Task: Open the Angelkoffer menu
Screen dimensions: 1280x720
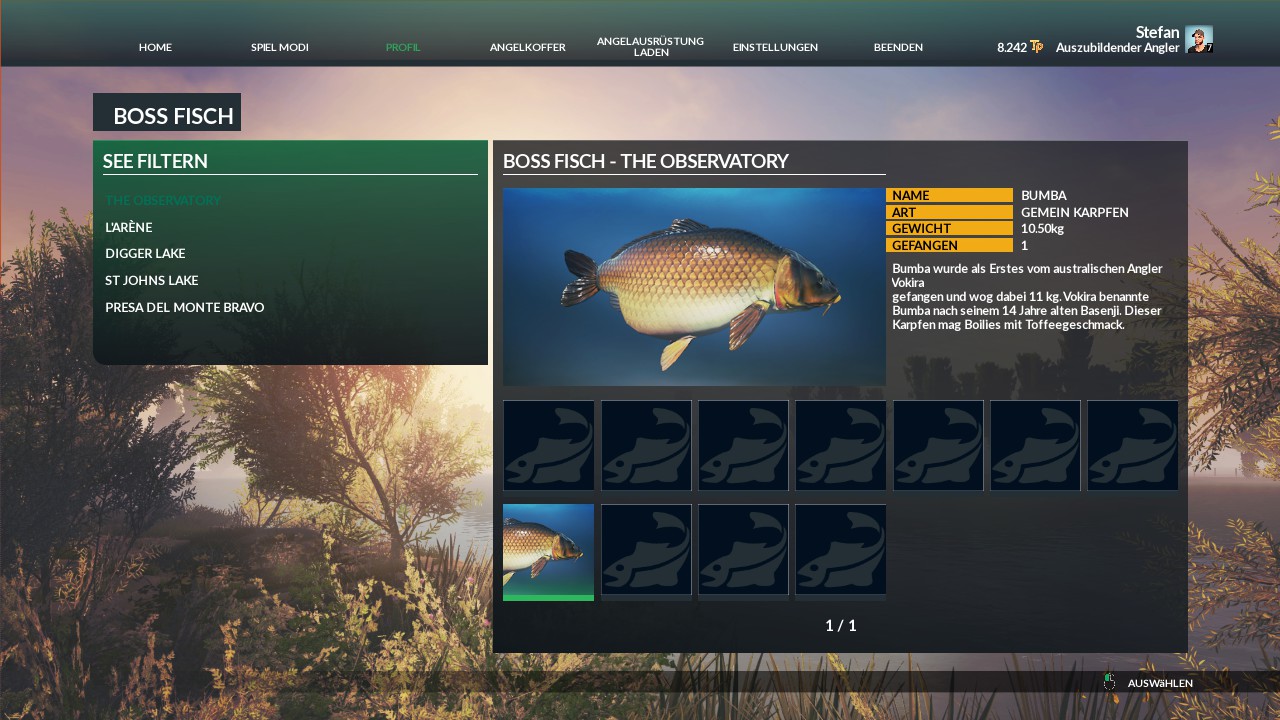Action: 527,47
